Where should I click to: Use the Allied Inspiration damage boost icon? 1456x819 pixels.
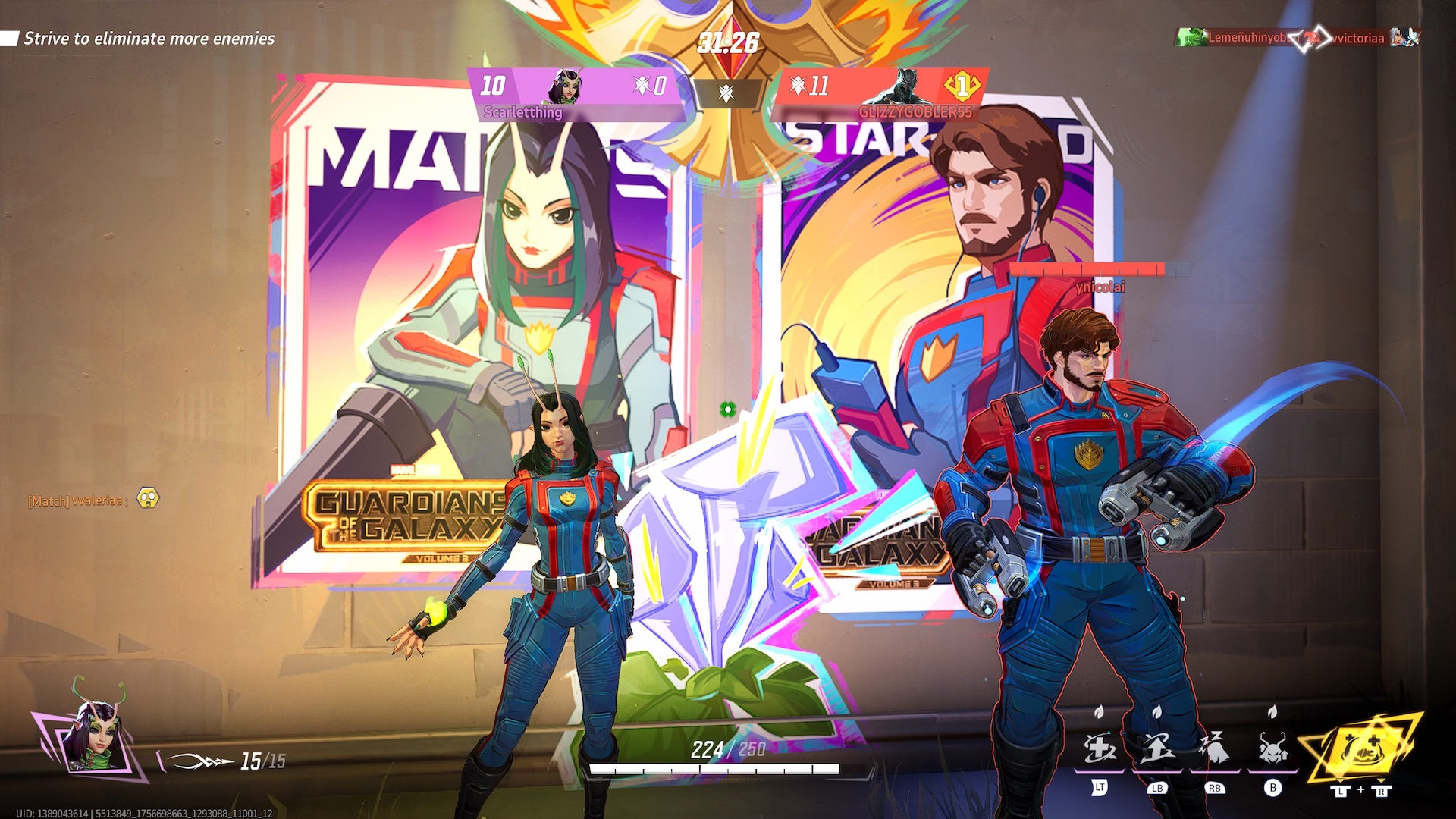pos(1157,749)
